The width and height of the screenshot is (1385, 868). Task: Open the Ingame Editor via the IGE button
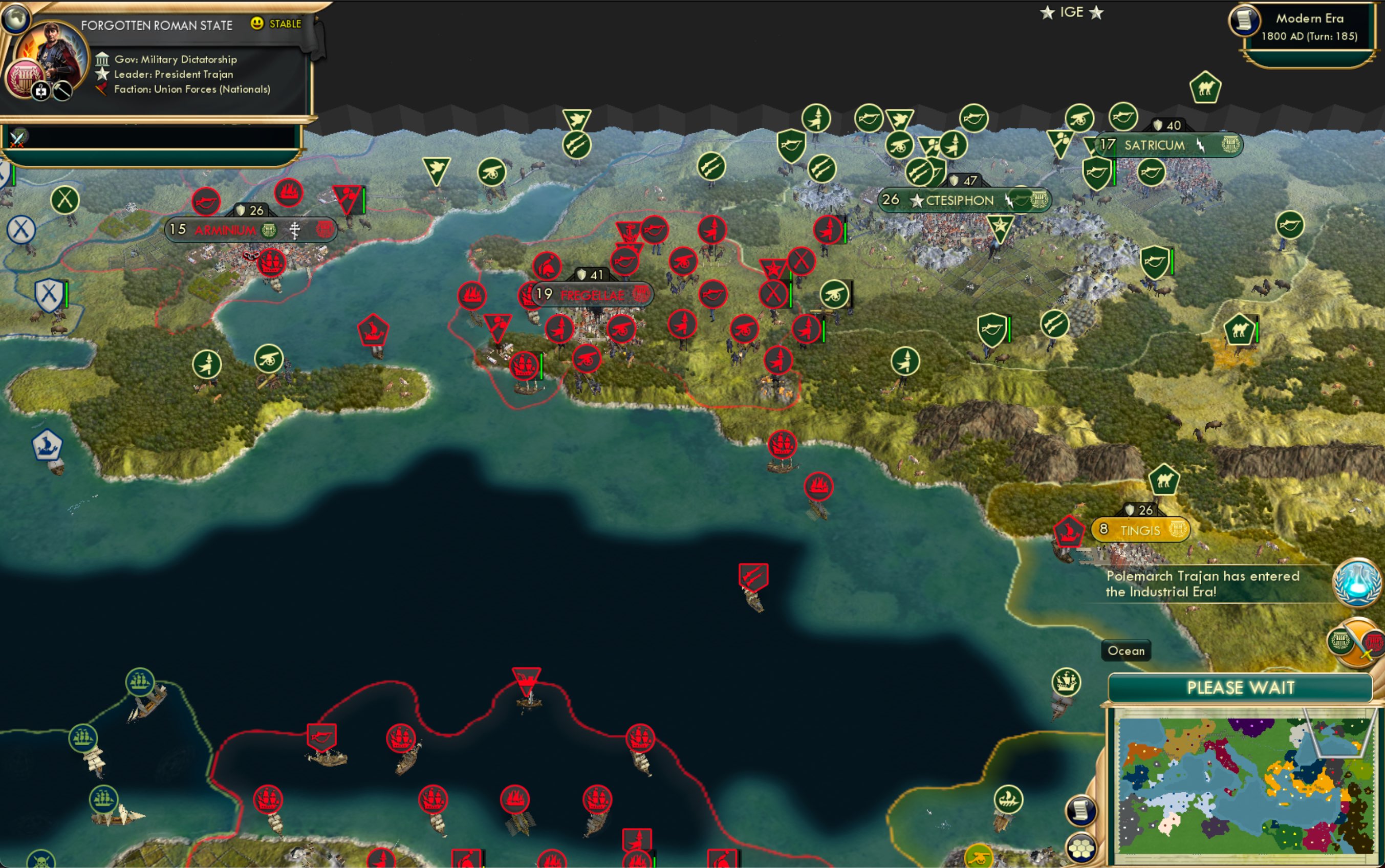1072,11
